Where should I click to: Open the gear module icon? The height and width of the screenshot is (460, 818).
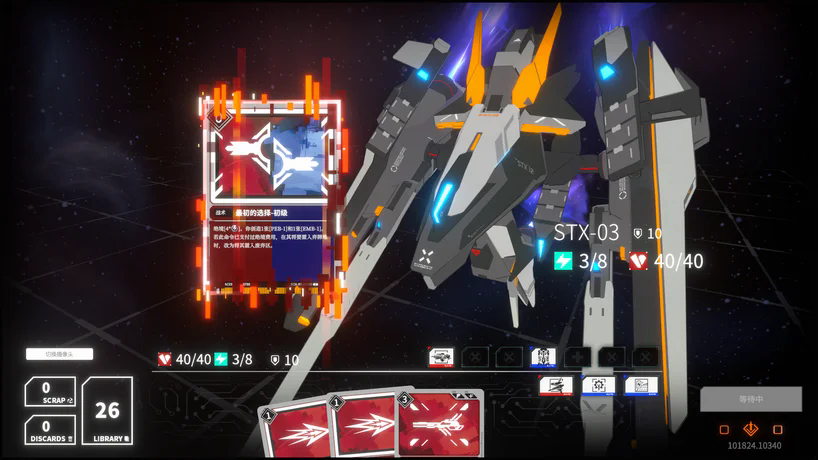(599, 385)
